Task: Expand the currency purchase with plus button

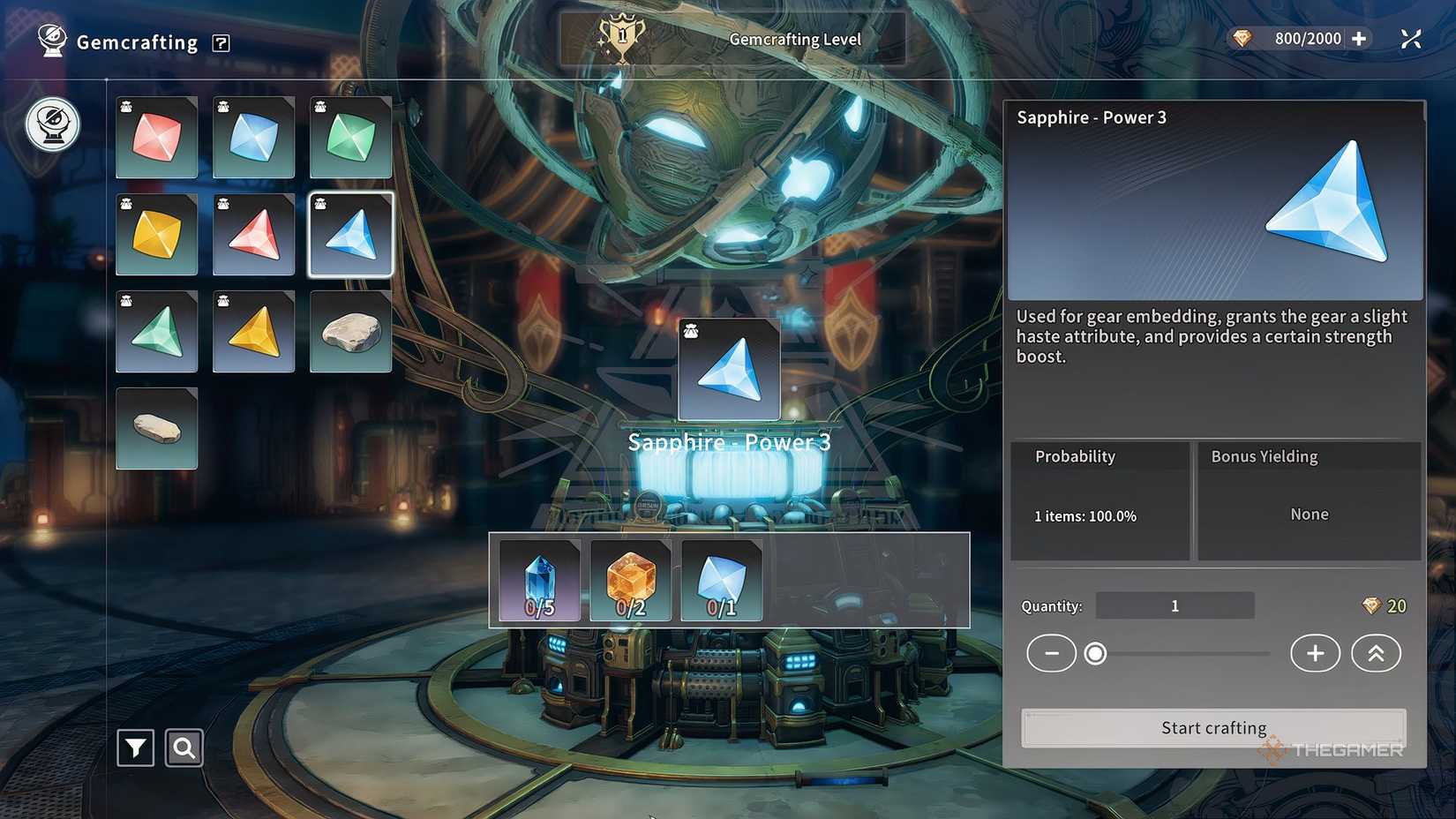Action: [x=1357, y=38]
